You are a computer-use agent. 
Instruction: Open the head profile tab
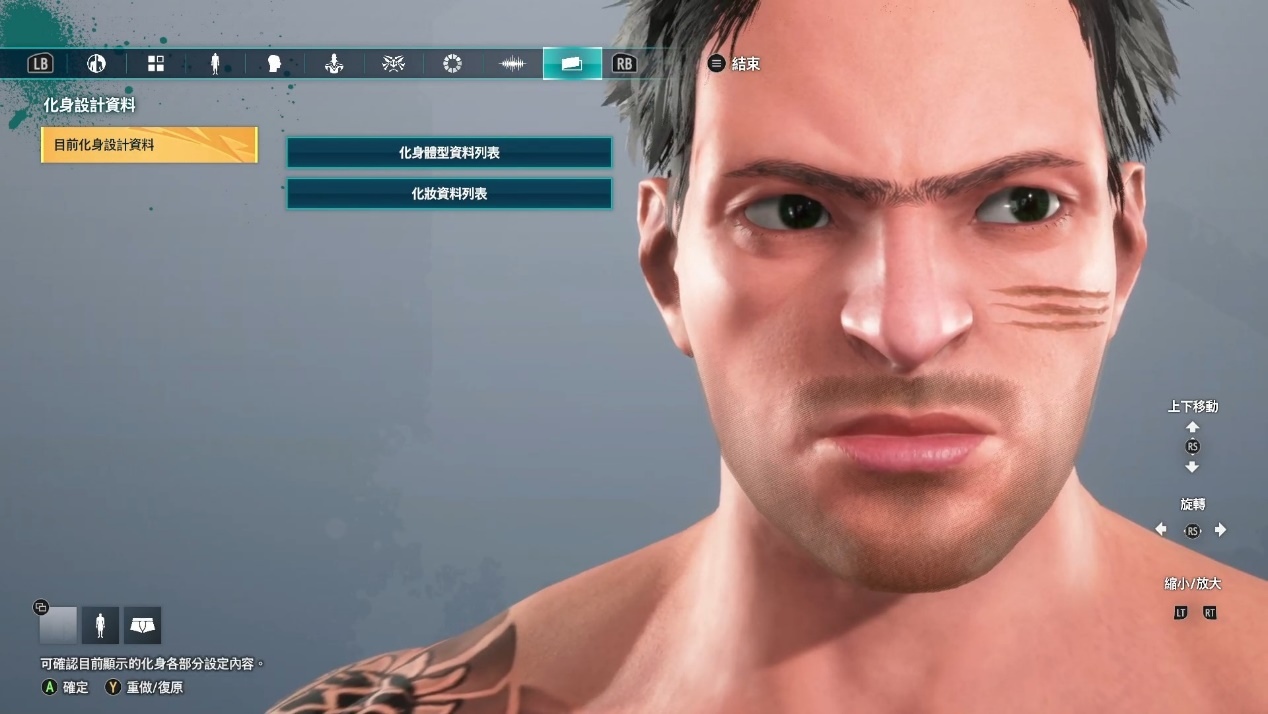coord(274,64)
